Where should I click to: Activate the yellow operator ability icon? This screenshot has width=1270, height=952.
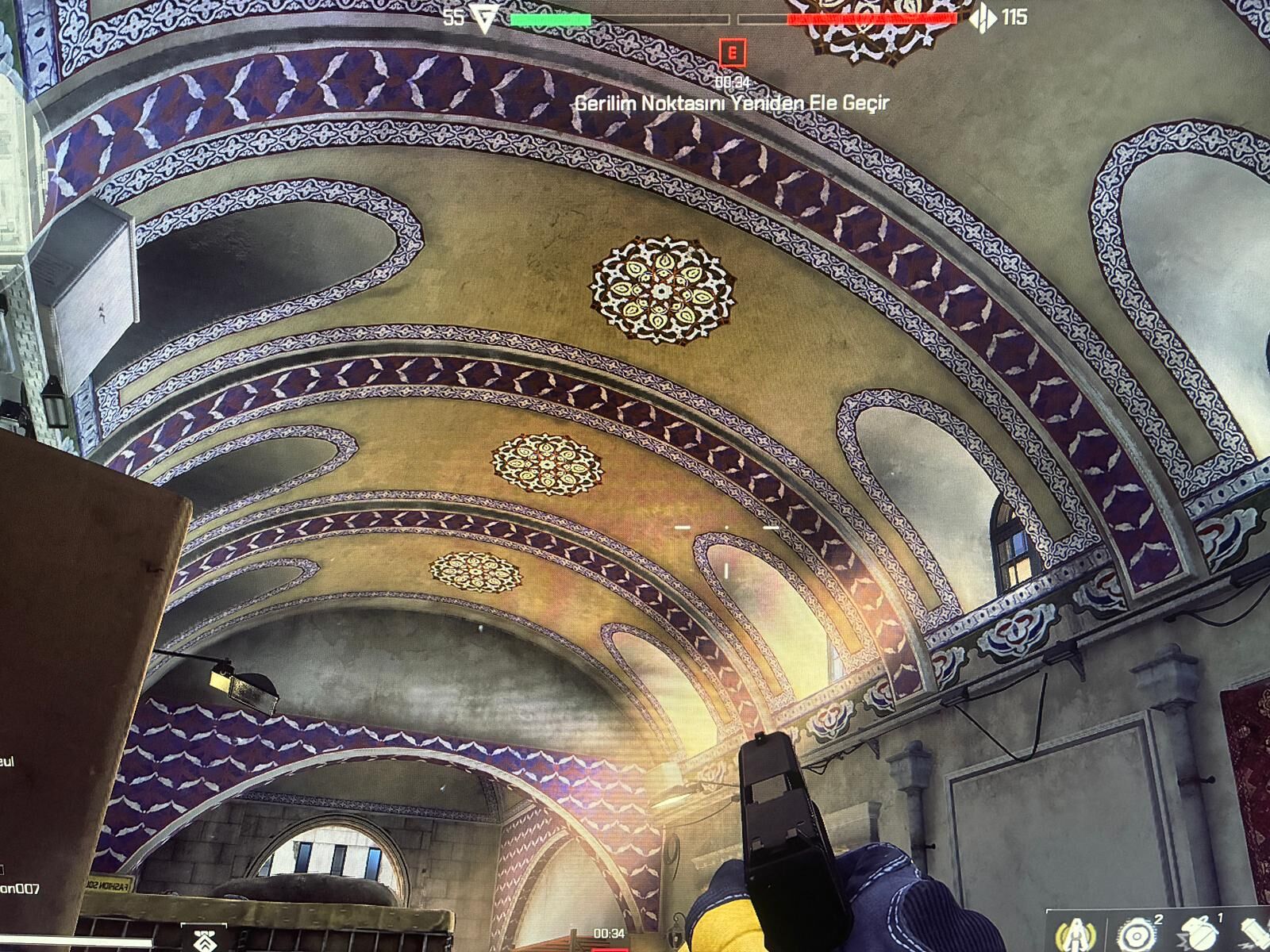1076,934
